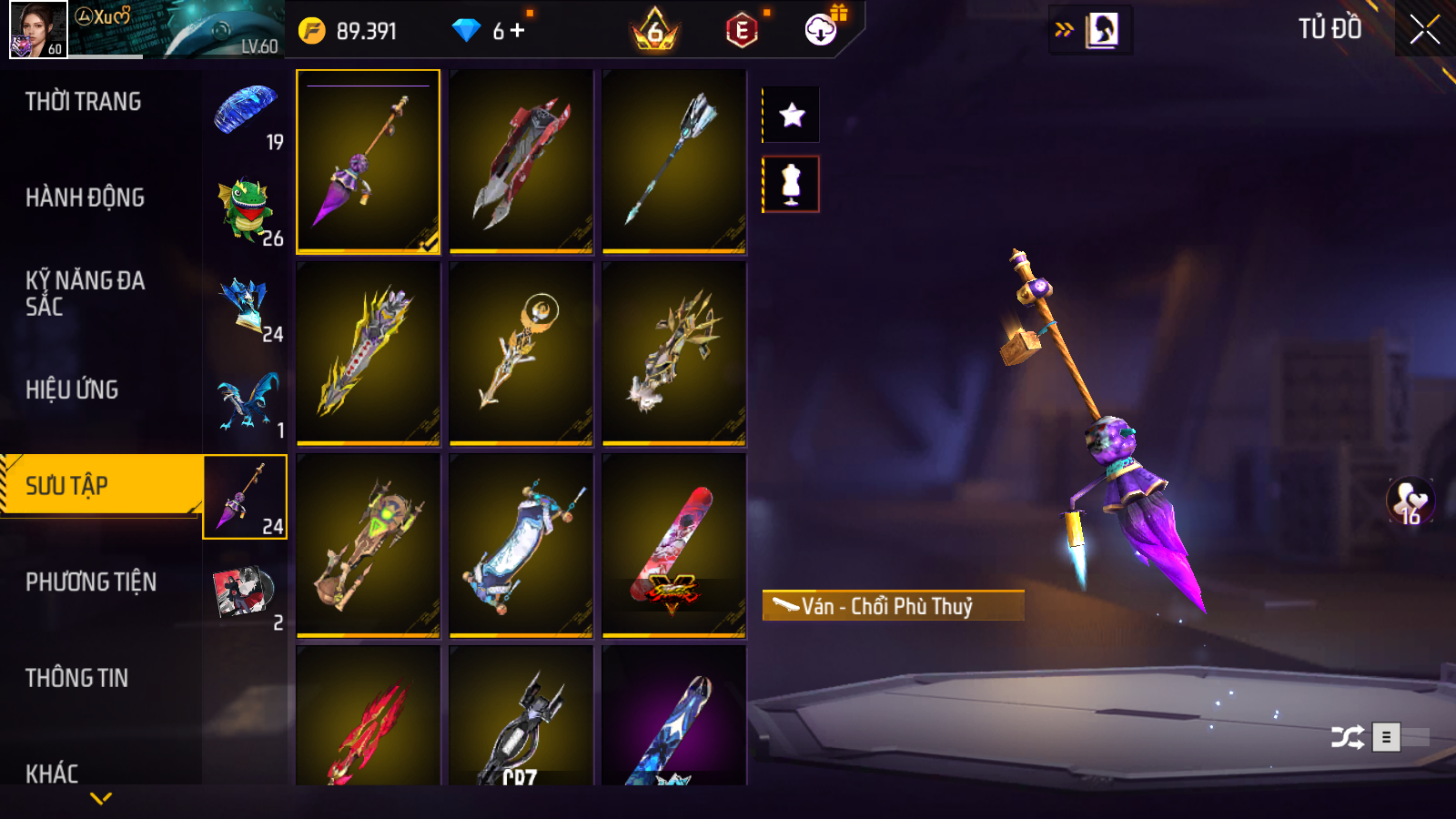Select the Ván - Chổi Phù Thuỷ broom skin

(368, 161)
